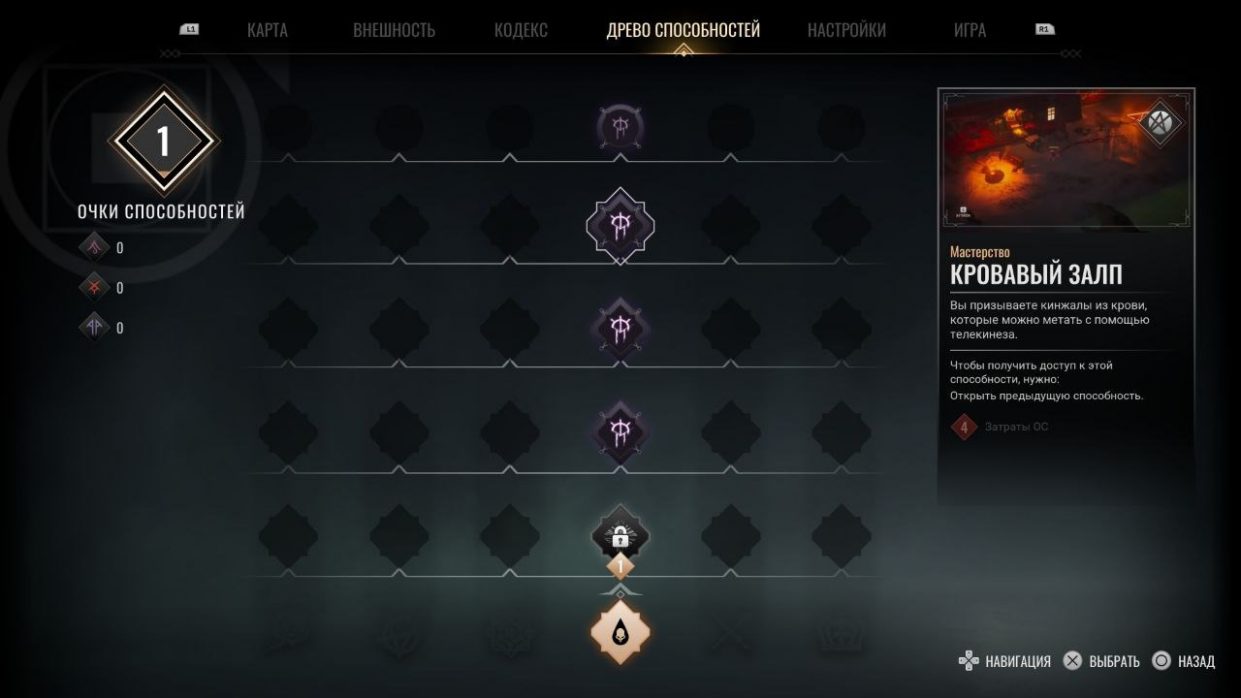
Task: Go to the Настройки tab
Action: click(846, 30)
